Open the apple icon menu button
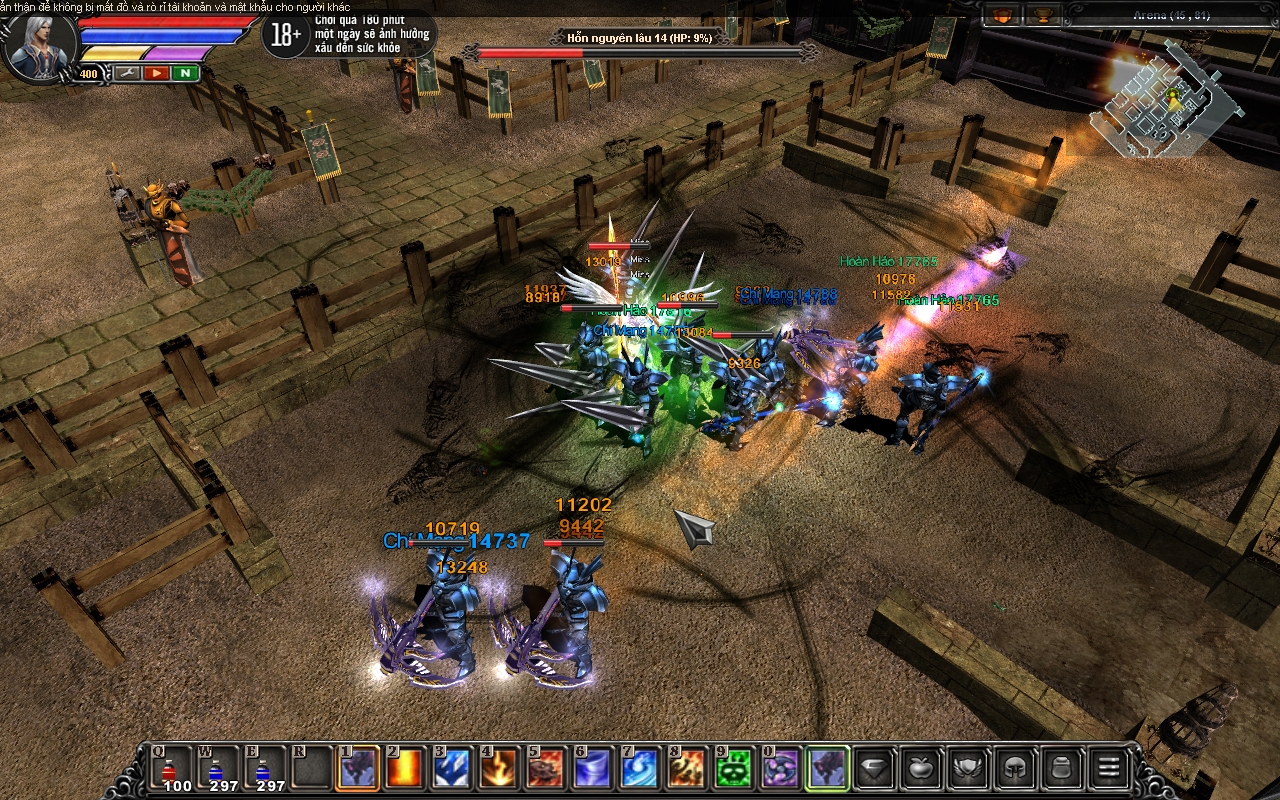Image resolution: width=1280 pixels, height=800 pixels. click(x=920, y=769)
